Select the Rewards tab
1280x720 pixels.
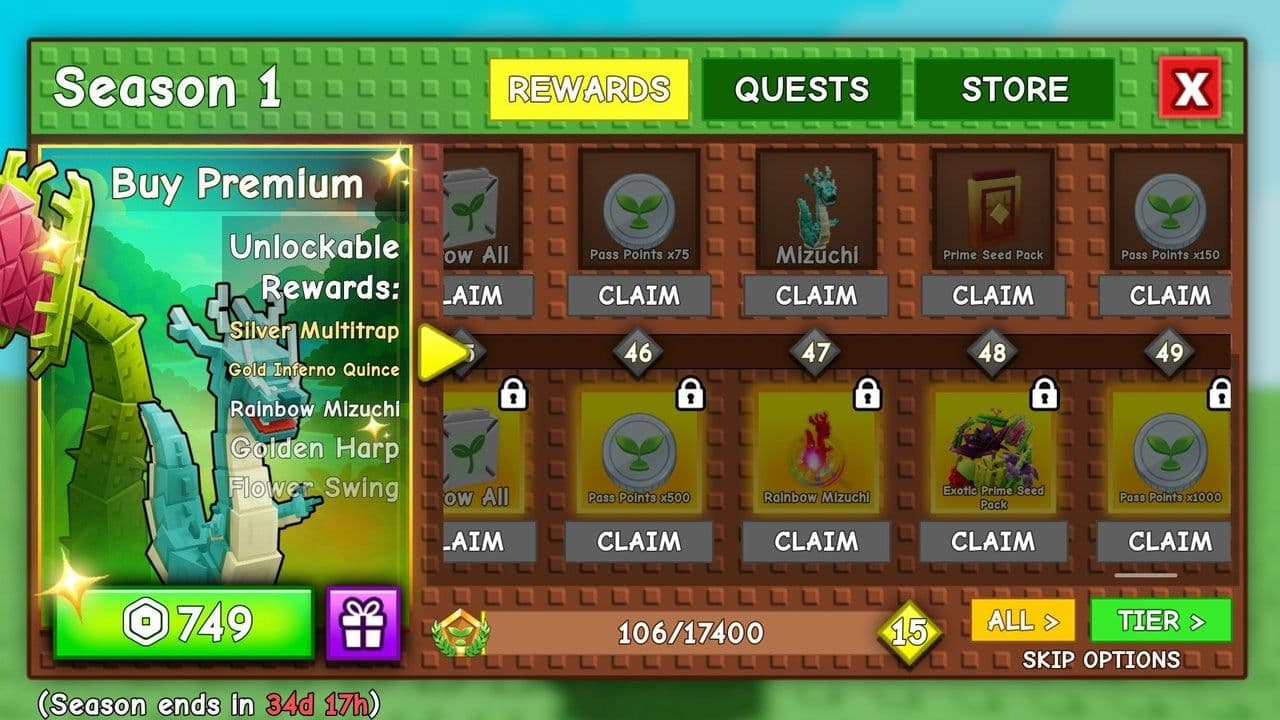[588, 90]
